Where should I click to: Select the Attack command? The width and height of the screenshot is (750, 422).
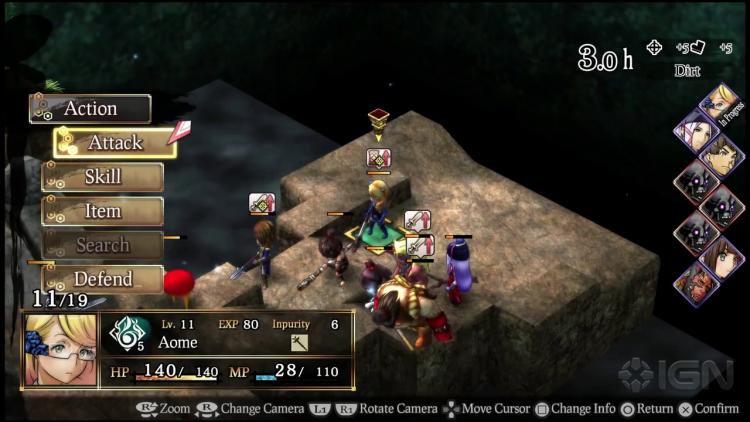coord(115,143)
